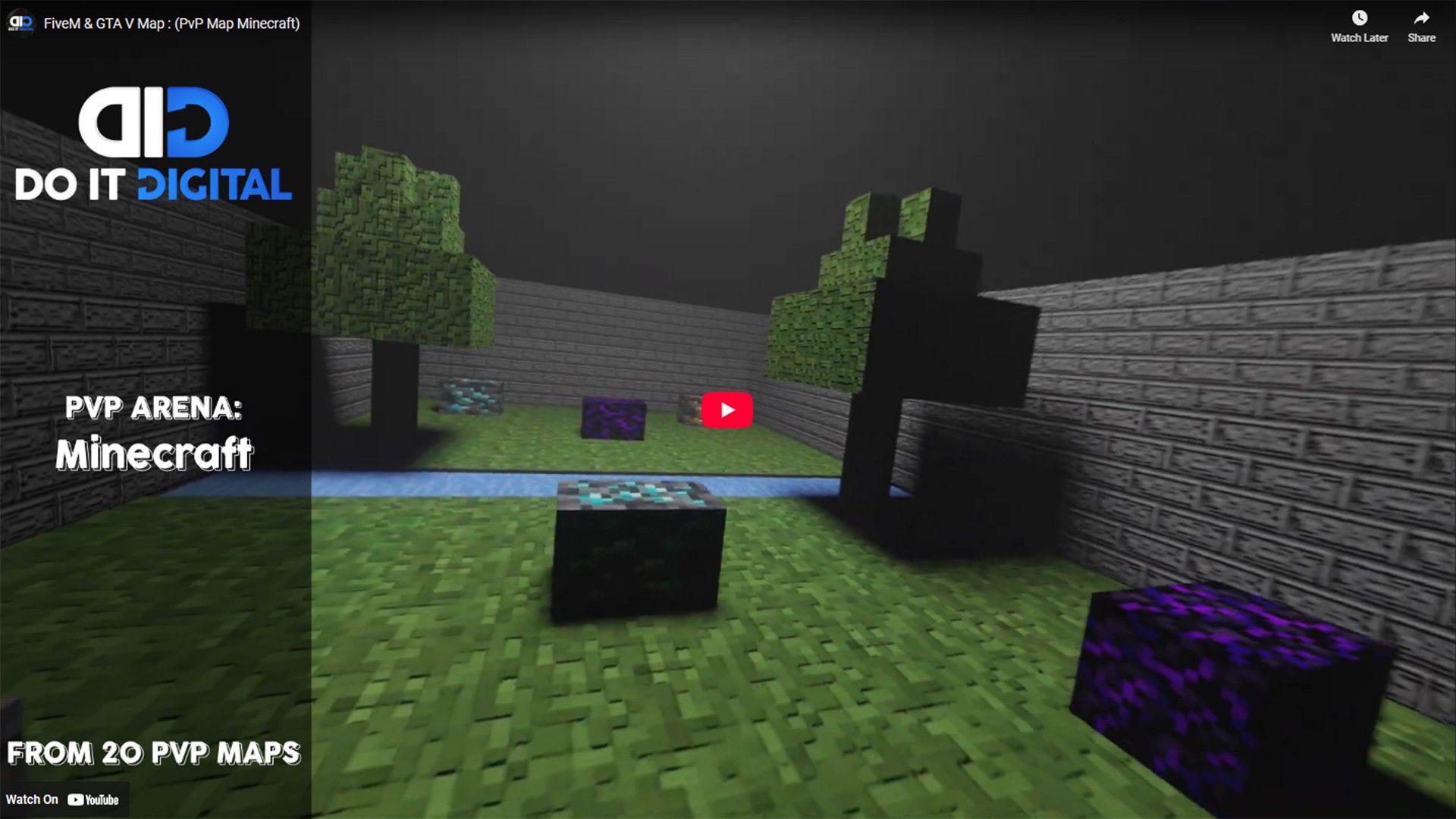Open the FiveM & GTA V Map video title
Viewport: 1456px width, 819px height.
[172, 24]
